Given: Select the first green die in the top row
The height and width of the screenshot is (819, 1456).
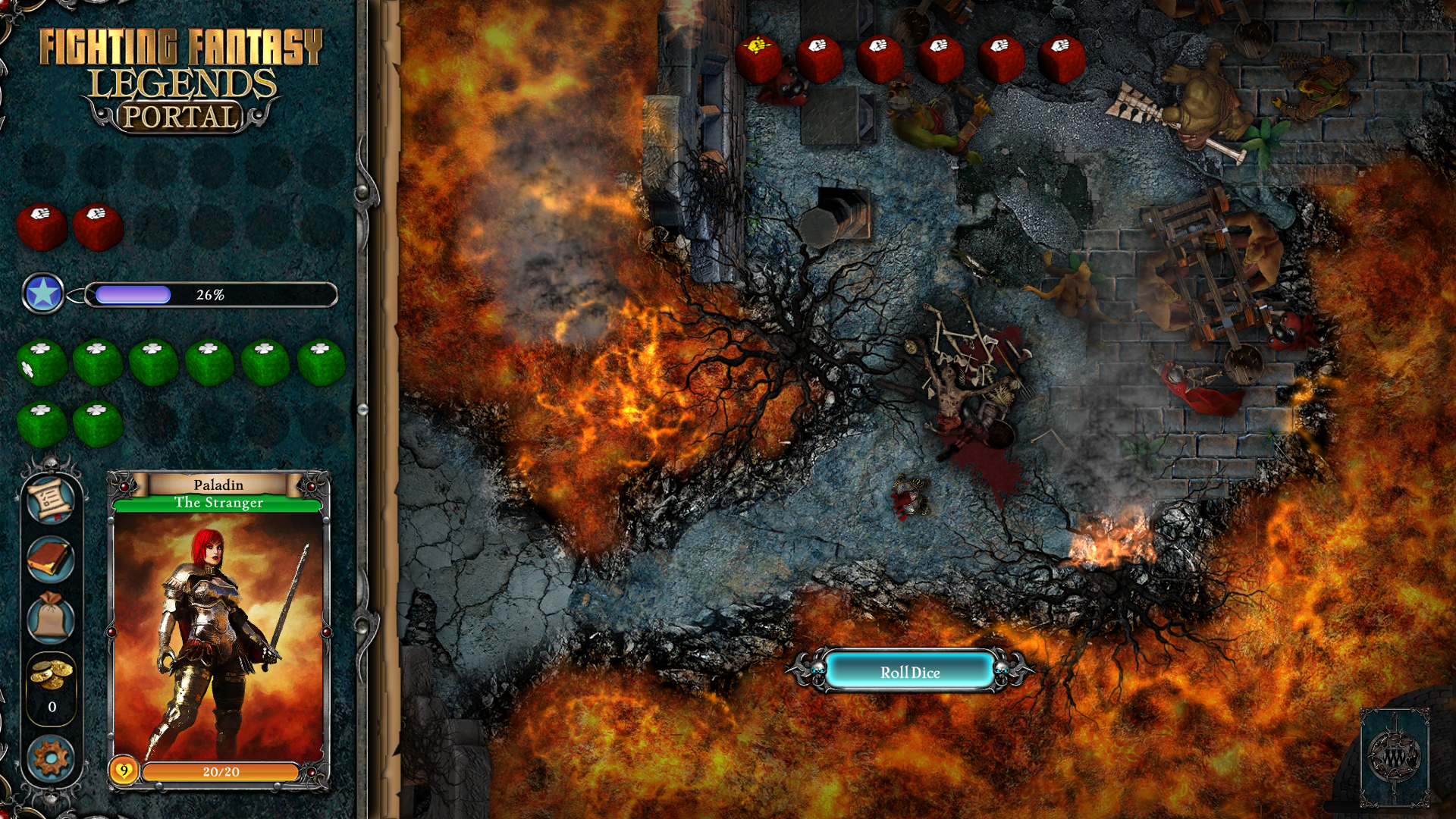Looking at the screenshot, I should 42,362.
